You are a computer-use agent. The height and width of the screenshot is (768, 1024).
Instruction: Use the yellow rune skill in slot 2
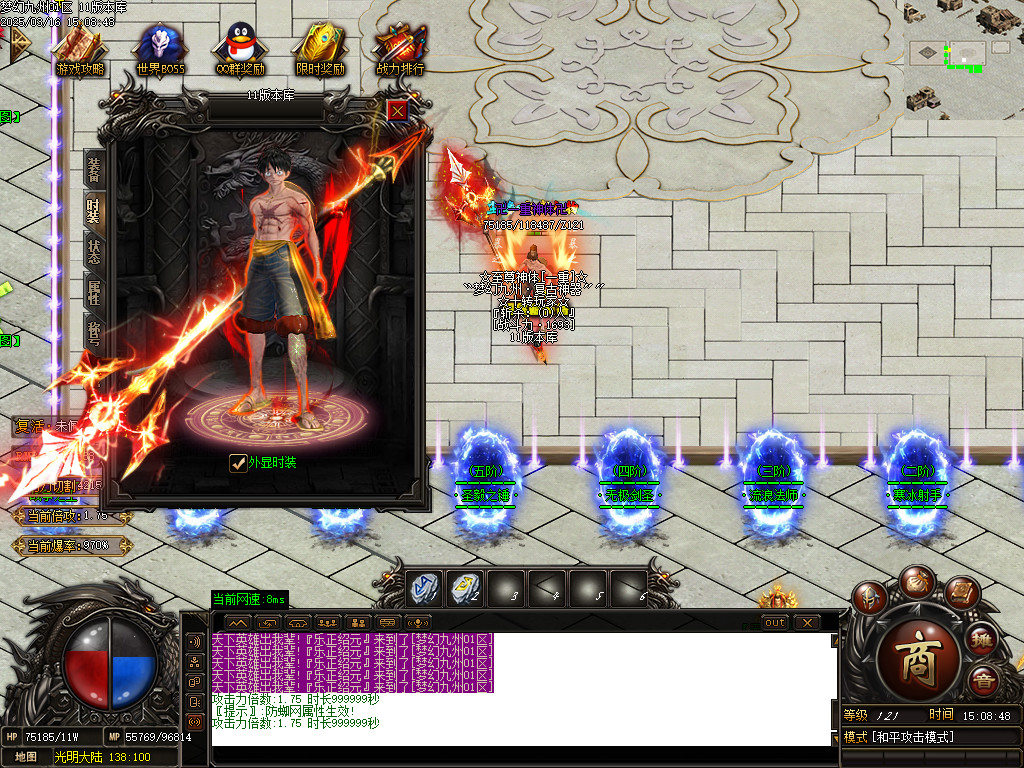tap(464, 587)
